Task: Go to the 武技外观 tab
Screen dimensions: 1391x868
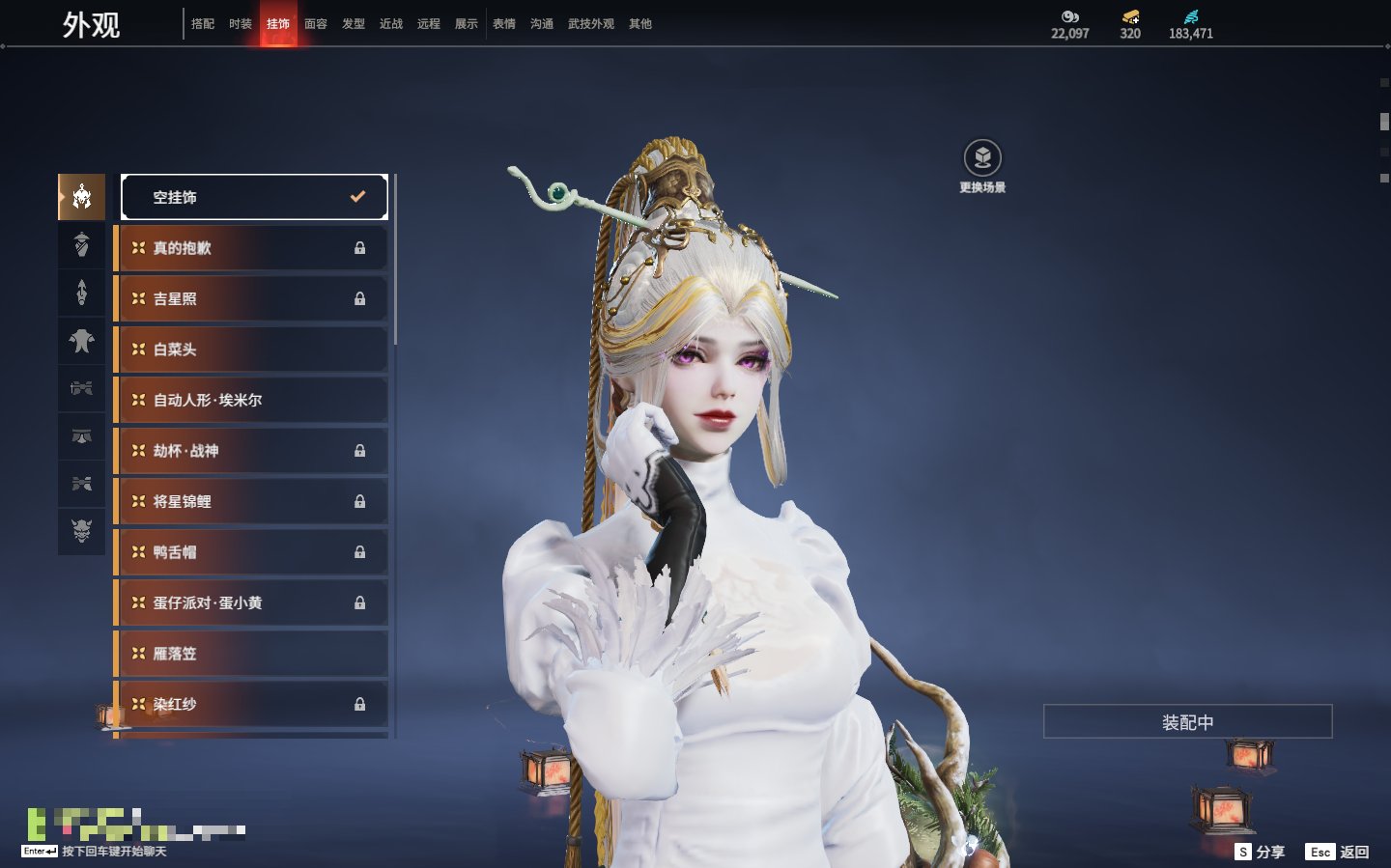Action: point(590,24)
